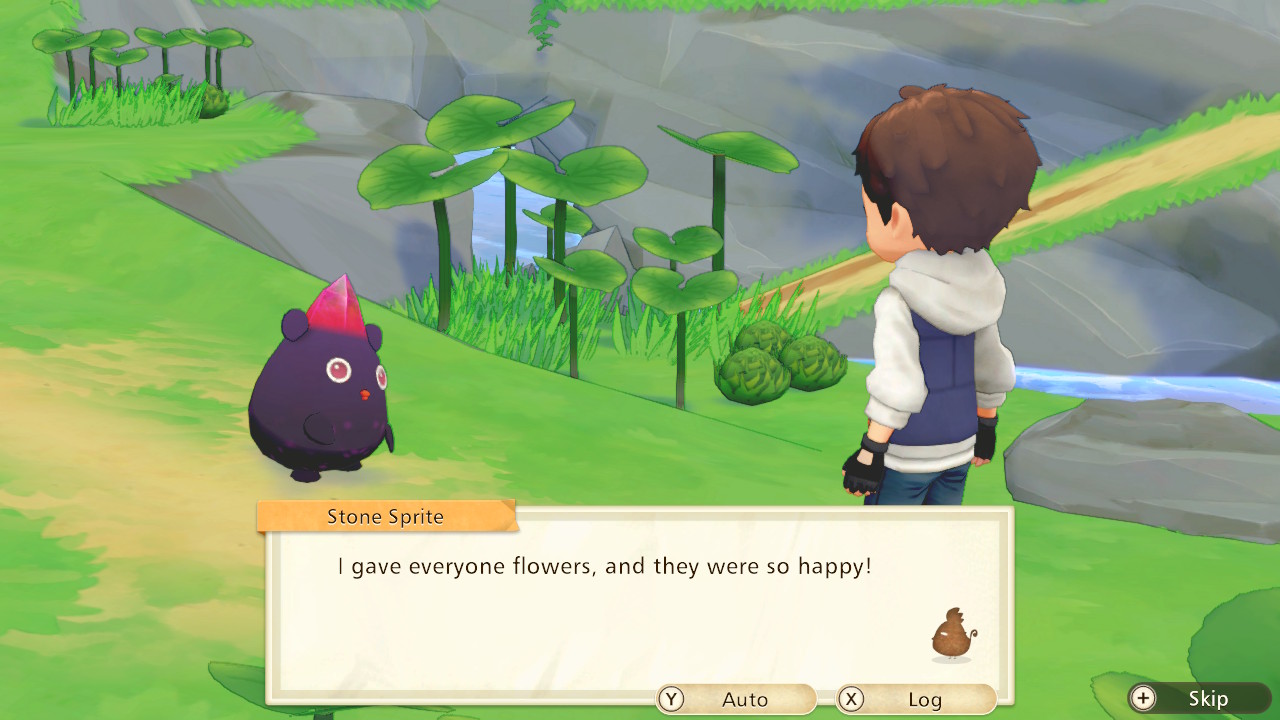Viewport: 1280px width, 720px height.
Task: Select the orange nameplate above the dialogue
Action: (x=386, y=516)
